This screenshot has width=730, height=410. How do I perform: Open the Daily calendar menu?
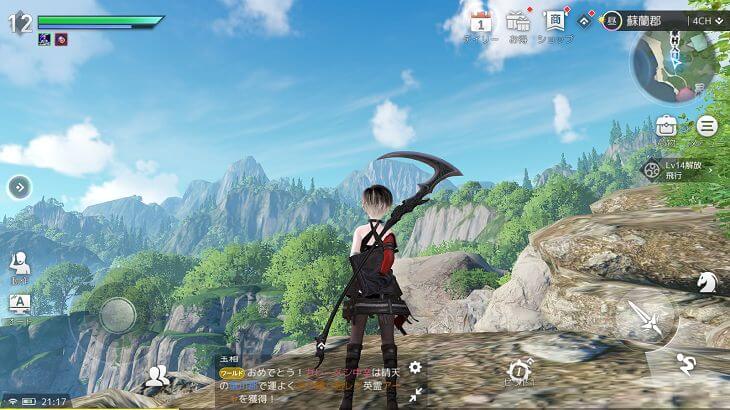point(481,23)
